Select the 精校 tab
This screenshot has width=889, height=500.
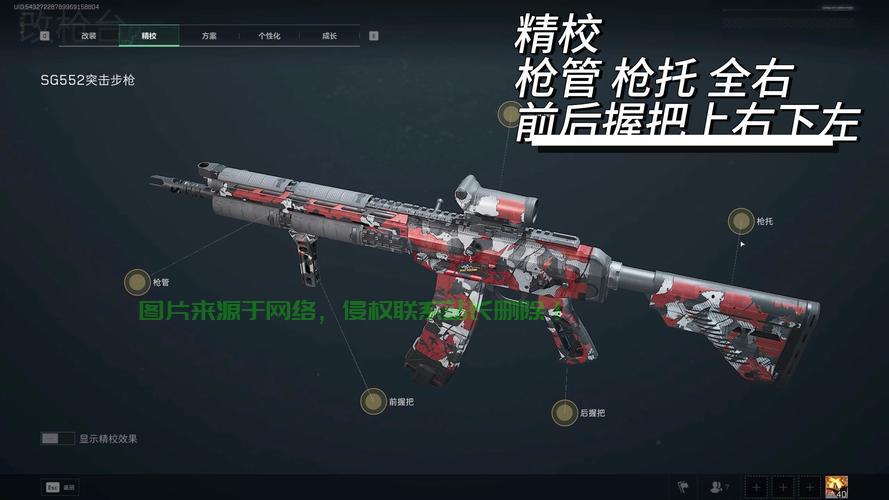click(149, 36)
